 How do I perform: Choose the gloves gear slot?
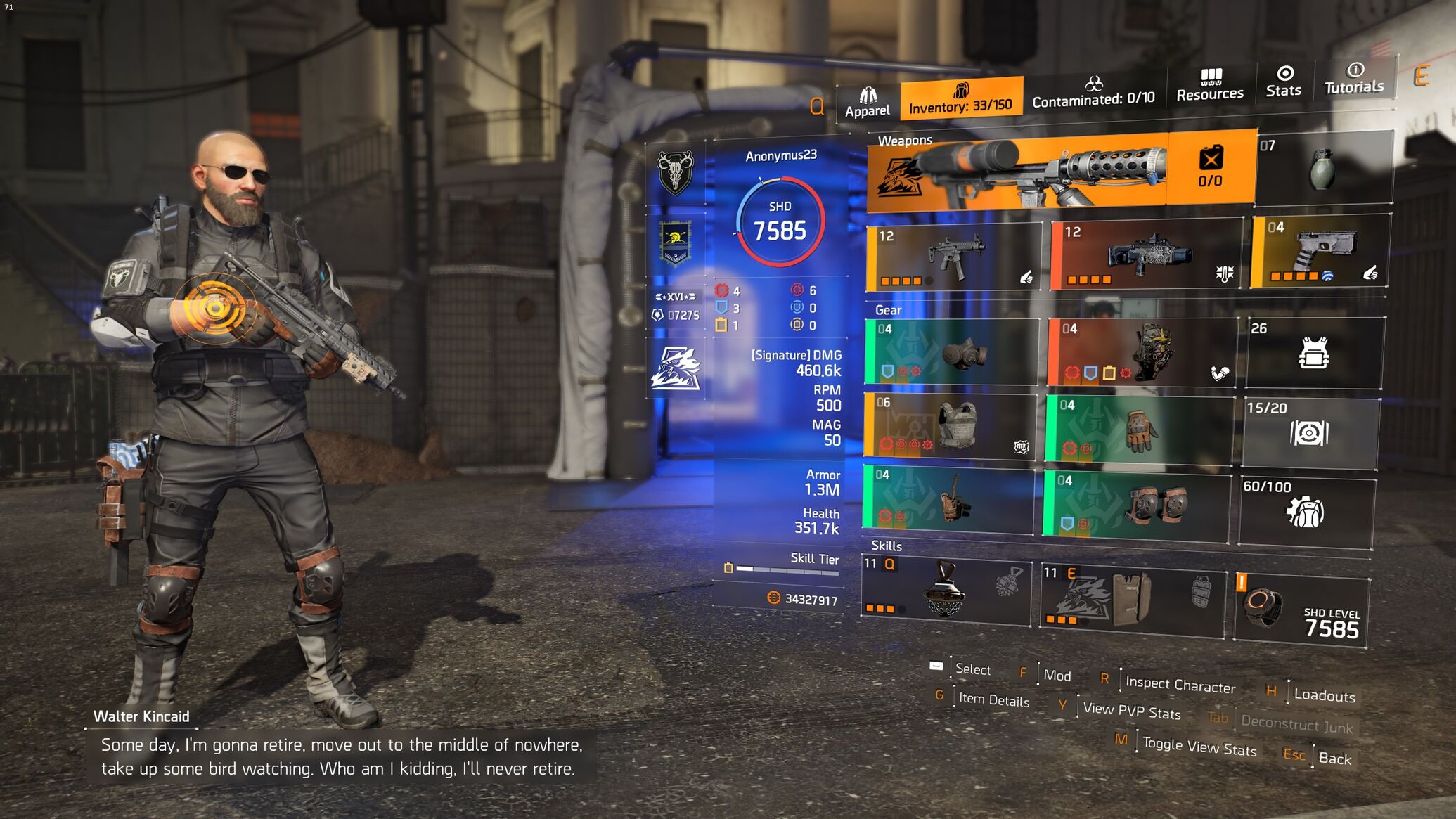pyautogui.click(x=1140, y=430)
